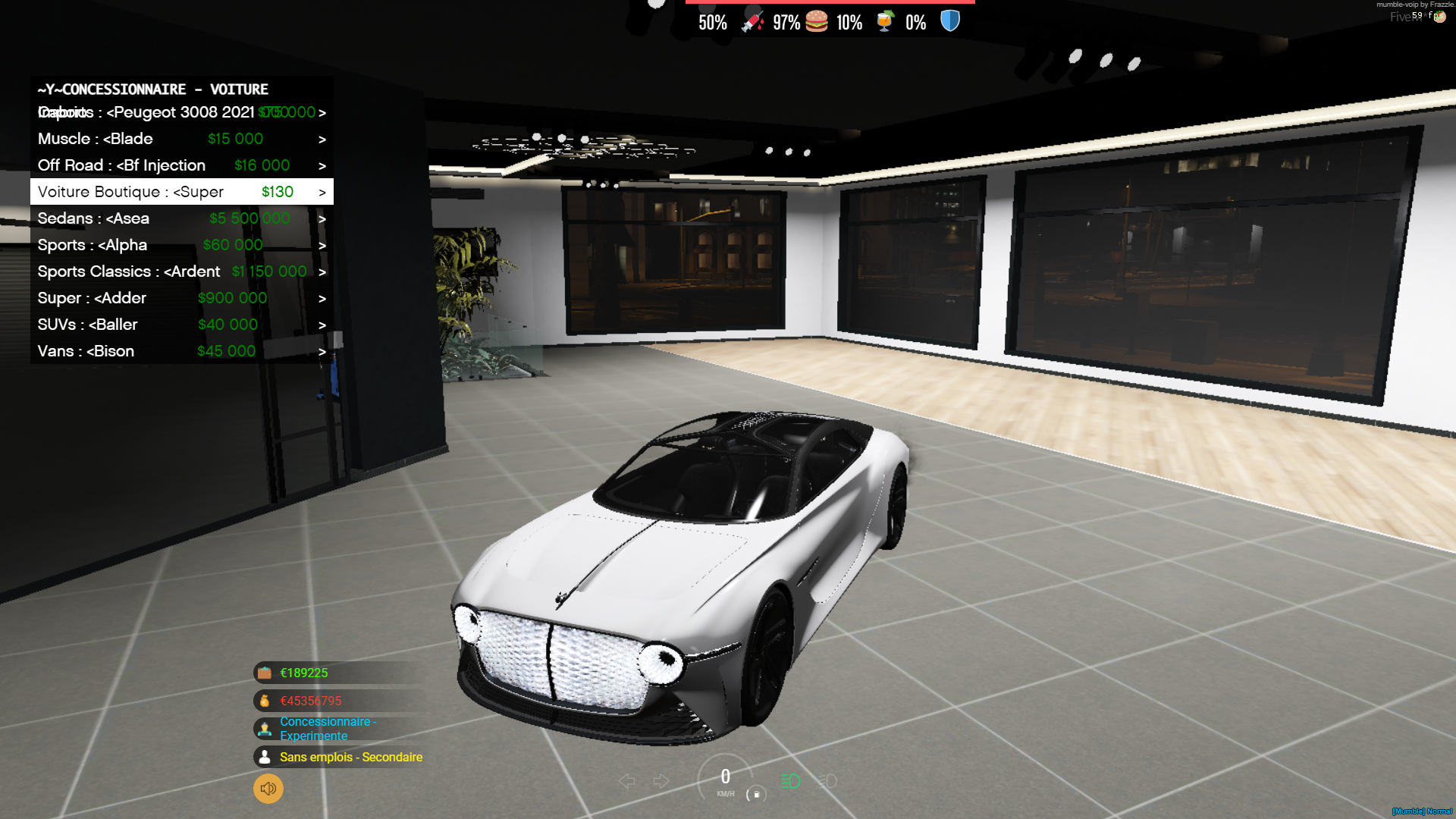Click the Sans emplois person icon
The height and width of the screenshot is (819, 1456).
pyautogui.click(x=264, y=757)
